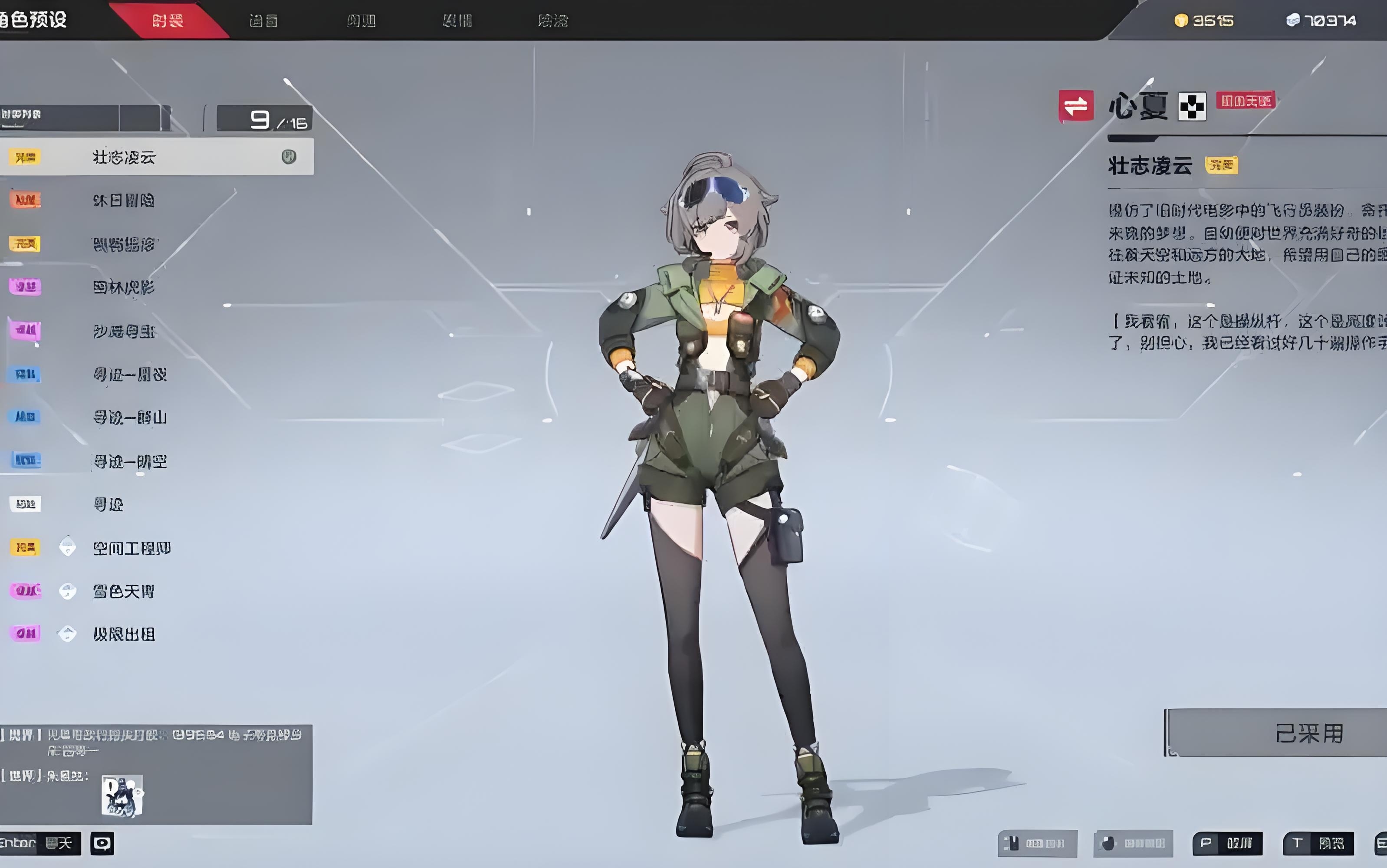
Task: Click the red swap-character arrows button
Action: coord(1076,106)
